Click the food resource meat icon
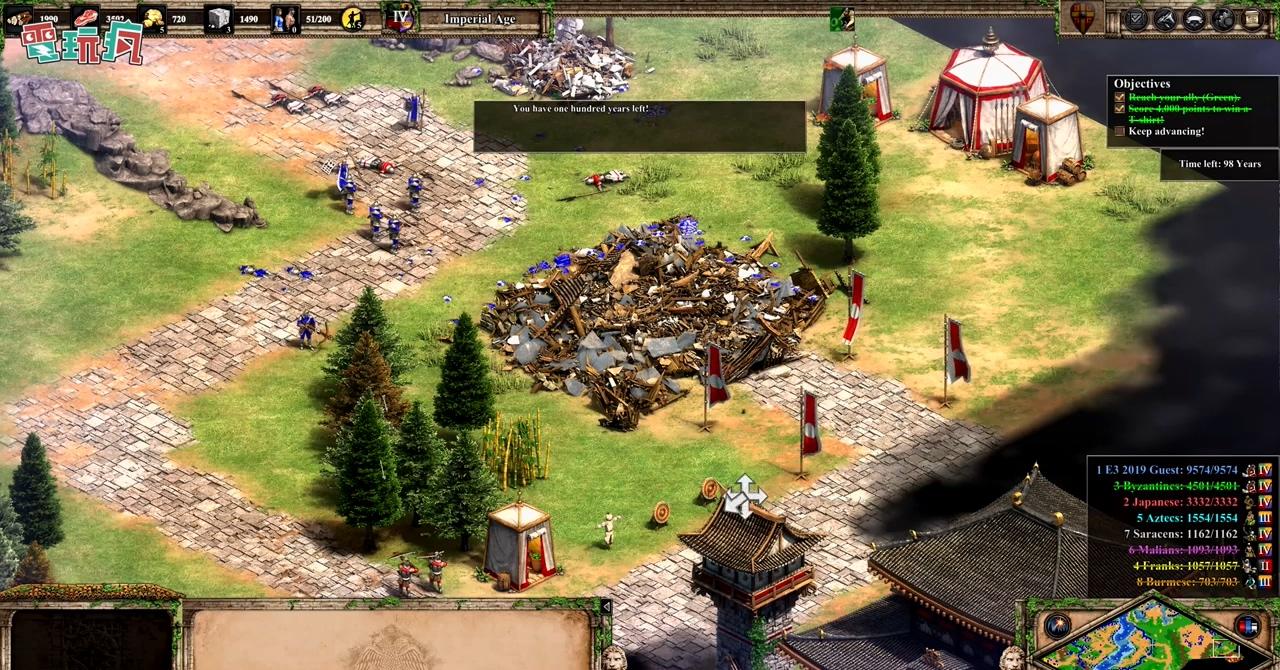This screenshot has width=1280, height=670. coord(85,18)
